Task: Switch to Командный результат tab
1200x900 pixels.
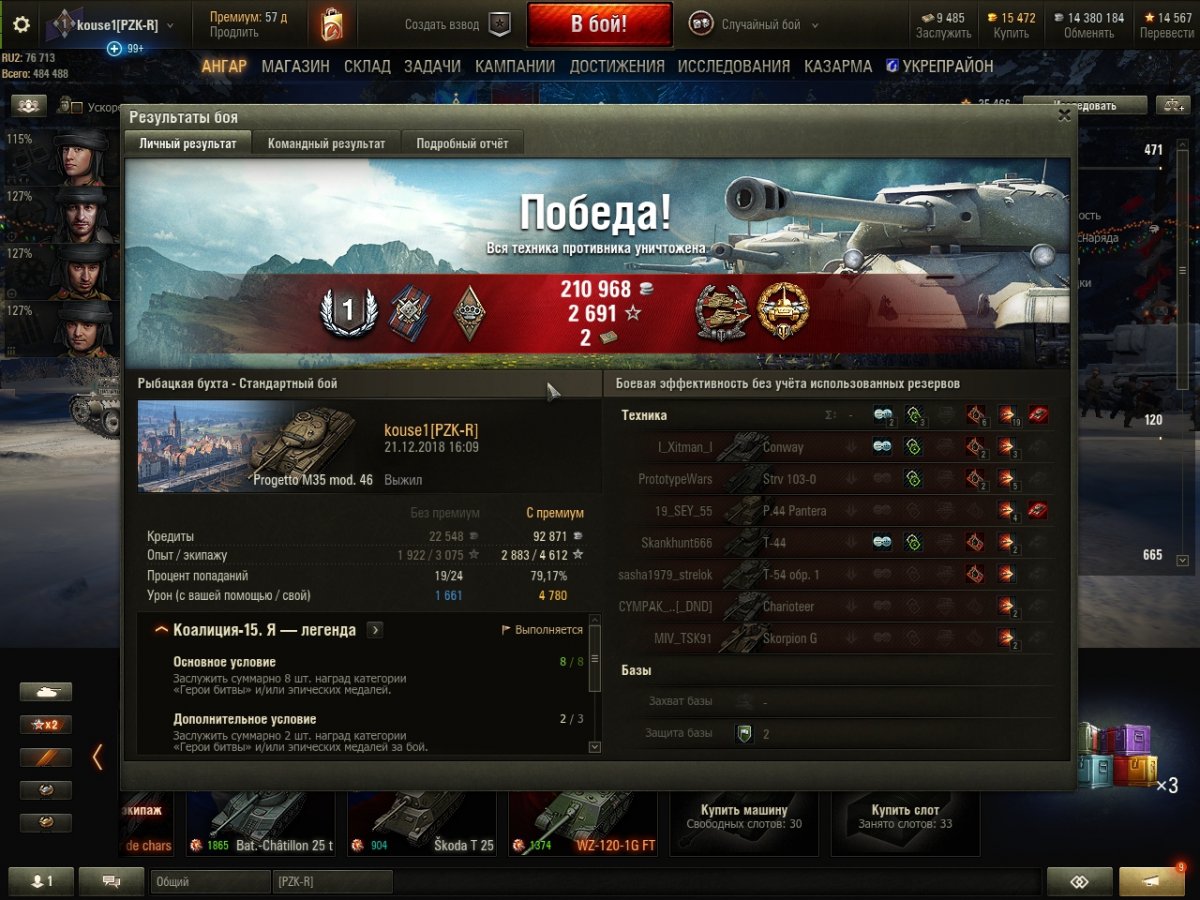Action: tap(326, 144)
